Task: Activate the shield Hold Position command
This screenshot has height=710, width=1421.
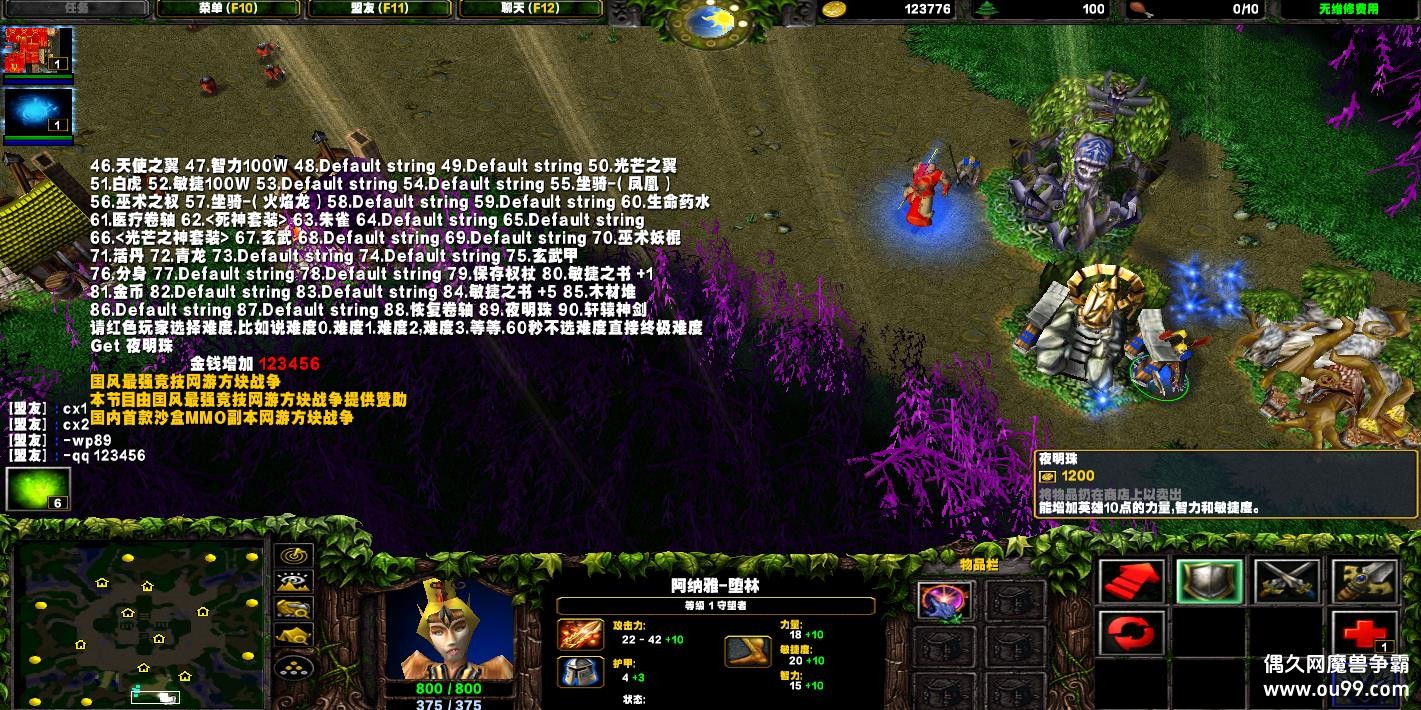Action: pos(1209,581)
